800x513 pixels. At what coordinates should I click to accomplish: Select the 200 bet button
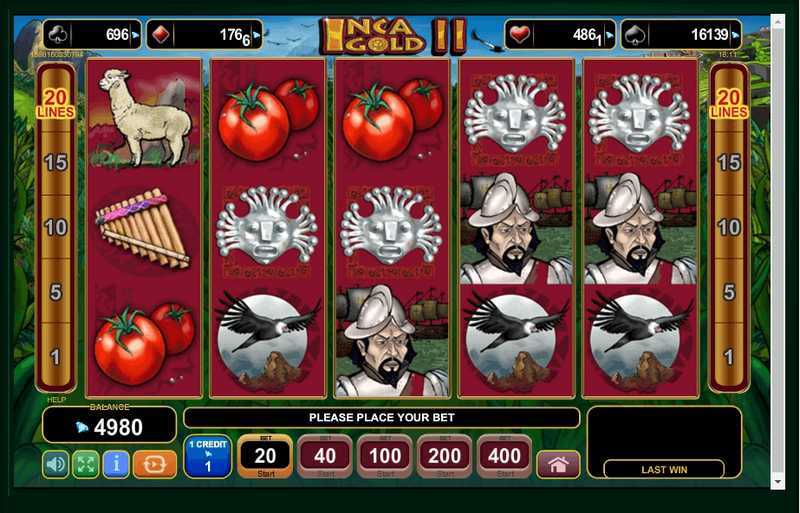(x=445, y=456)
